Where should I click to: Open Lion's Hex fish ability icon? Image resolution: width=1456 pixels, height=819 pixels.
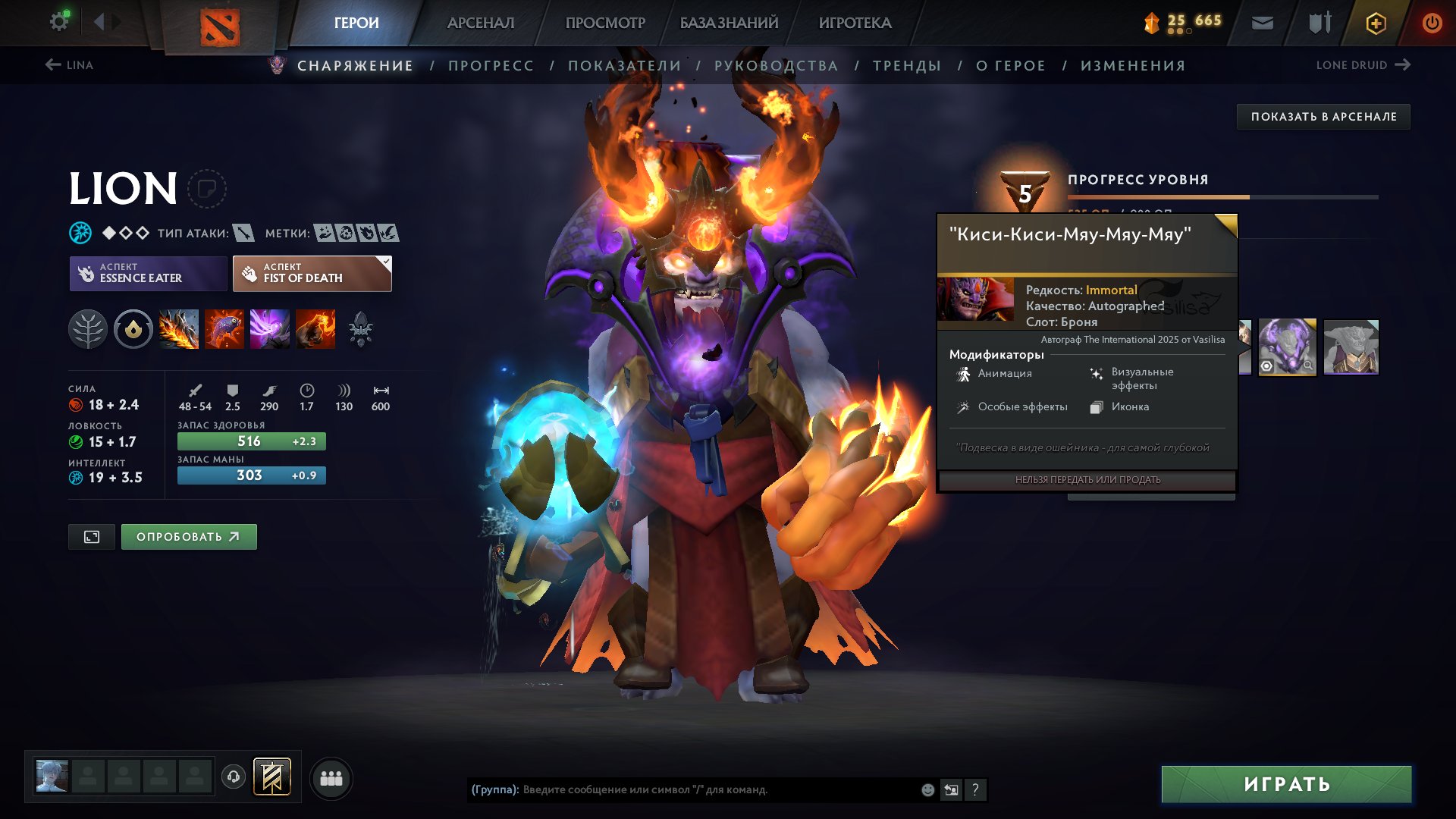click(x=224, y=329)
